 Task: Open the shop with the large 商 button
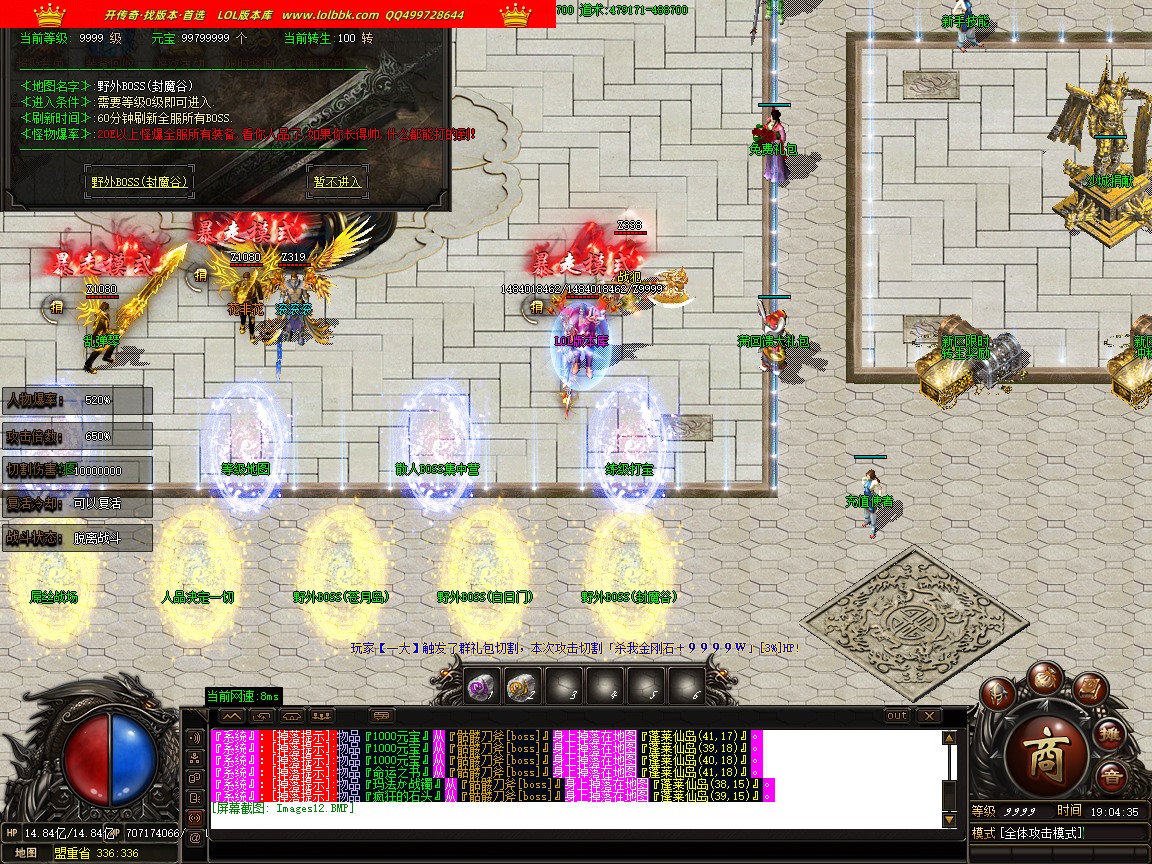click(1048, 752)
